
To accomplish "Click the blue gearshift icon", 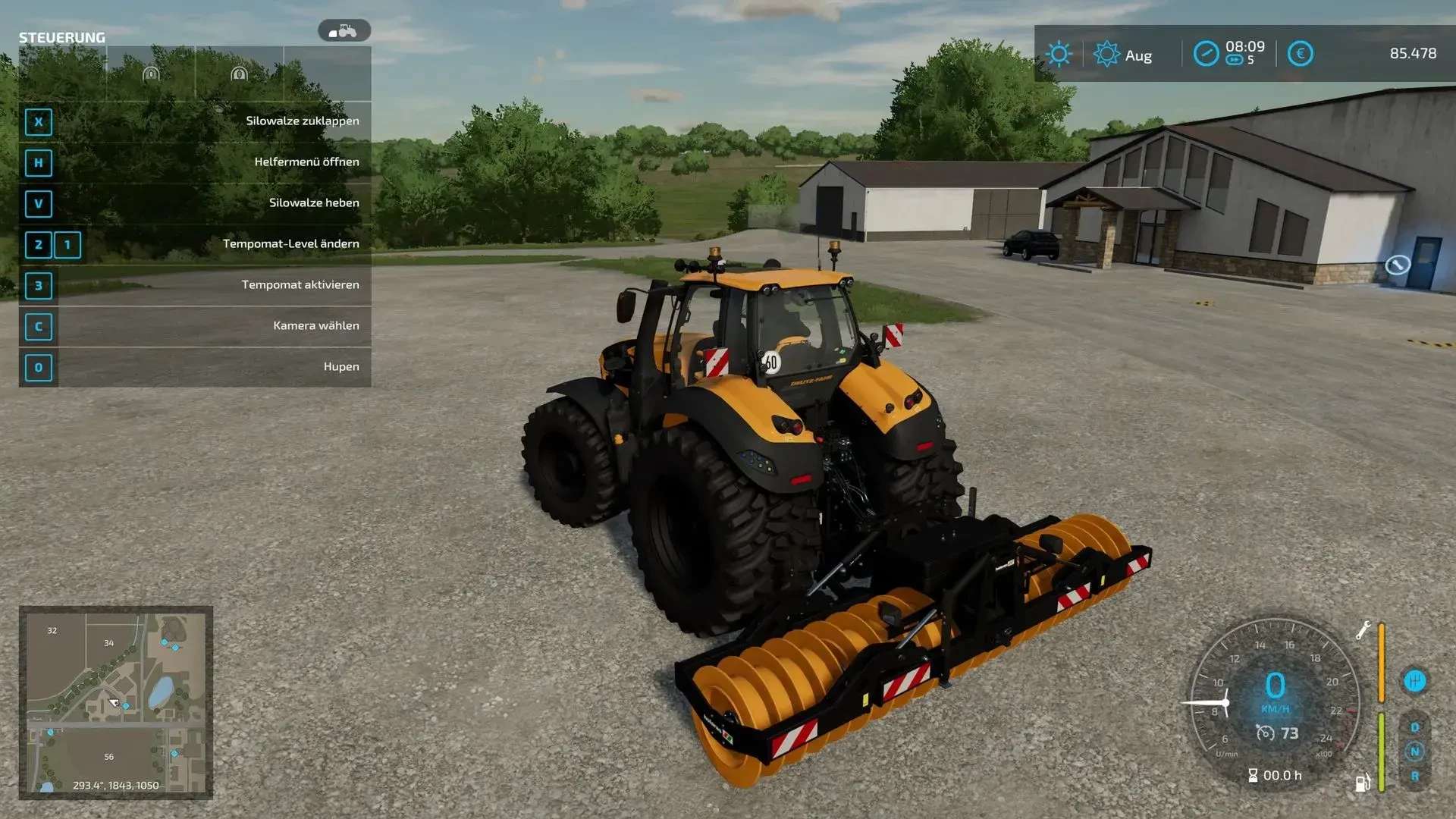I will [x=1414, y=681].
